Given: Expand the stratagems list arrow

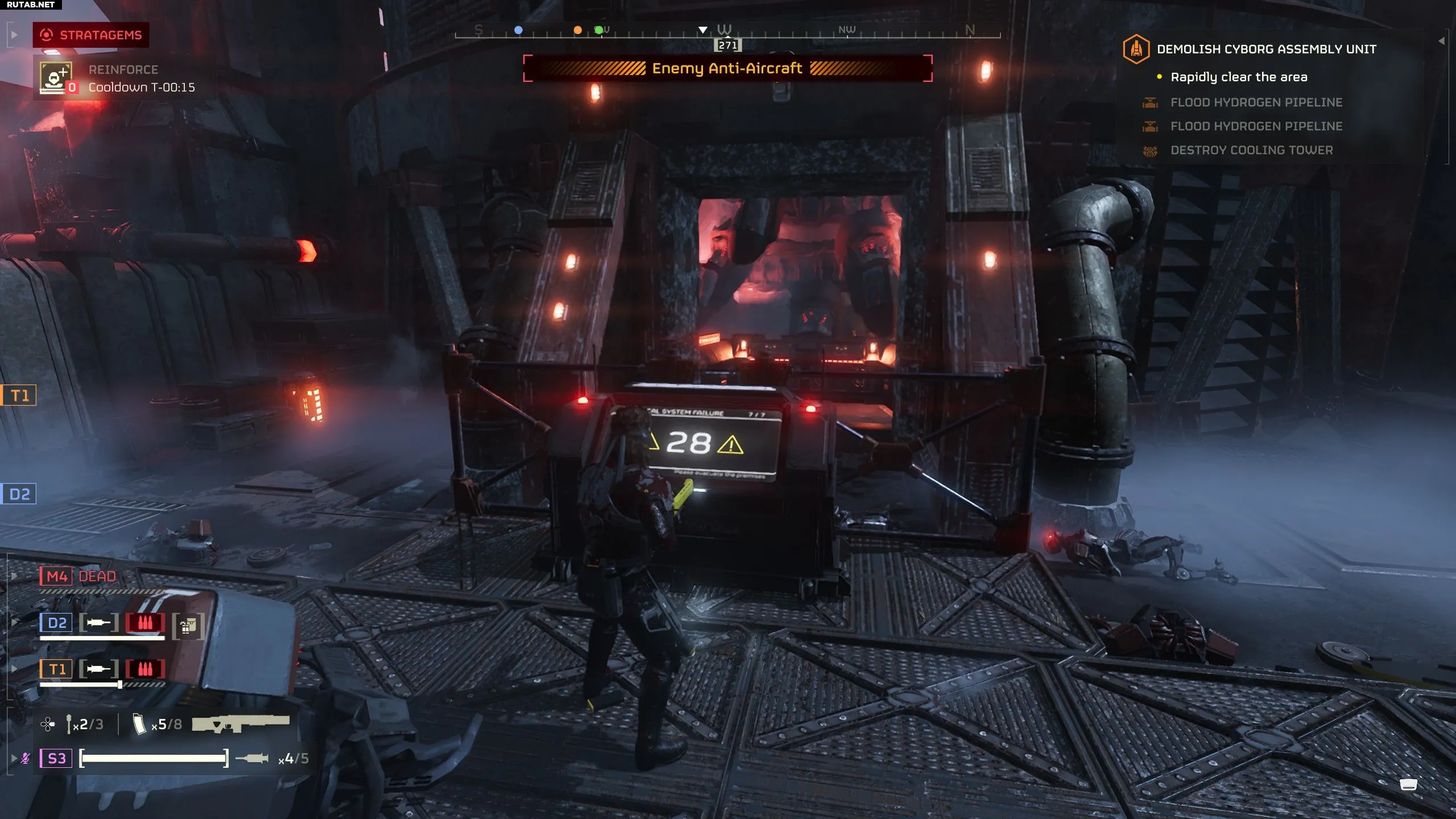Looking at the screenshot, I should (x=14, y=35).
